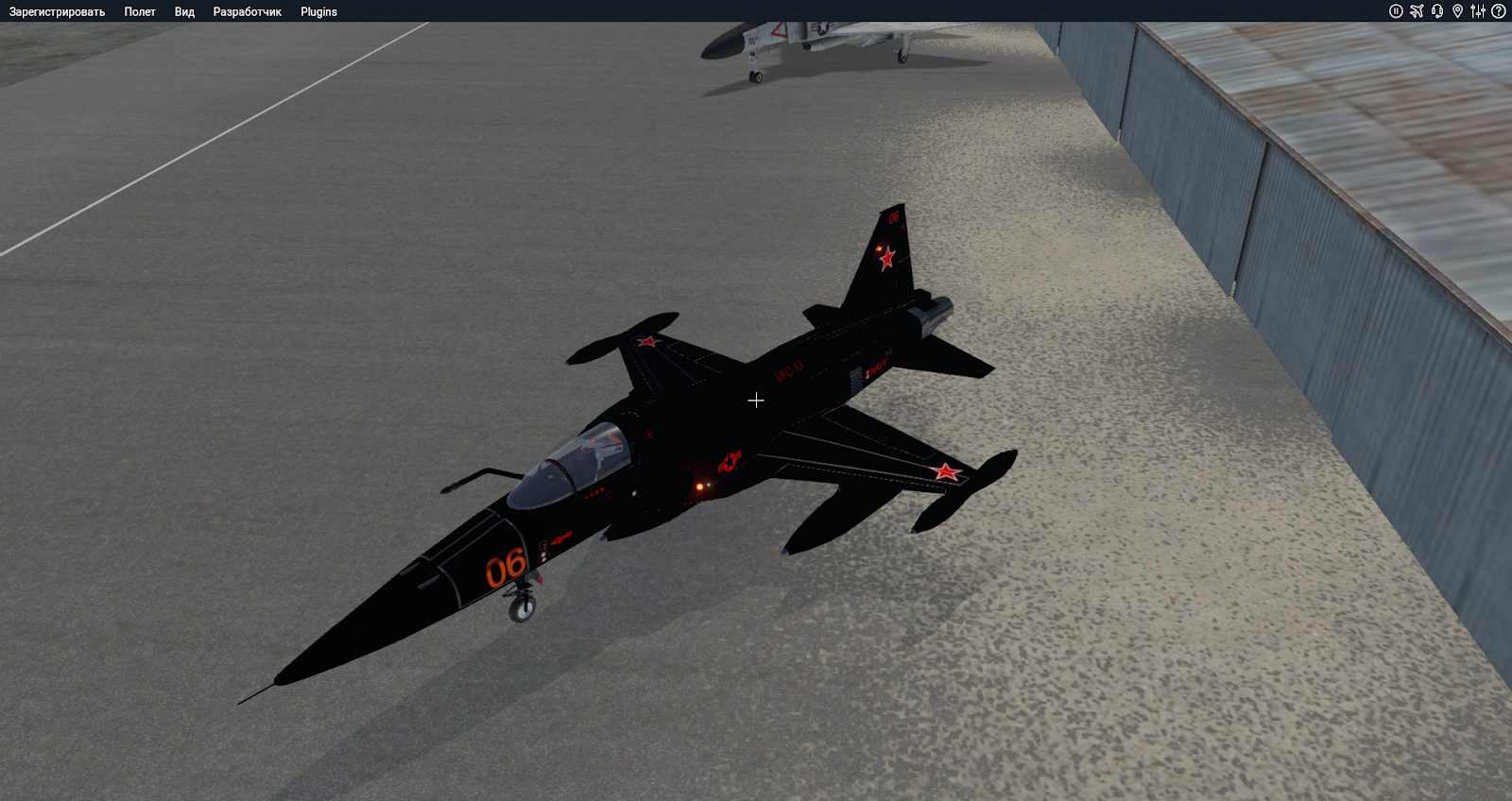This screenshot has height=801, width=1512.
Task: Open Settings via the sliders icon
Action: (1478, 11)
